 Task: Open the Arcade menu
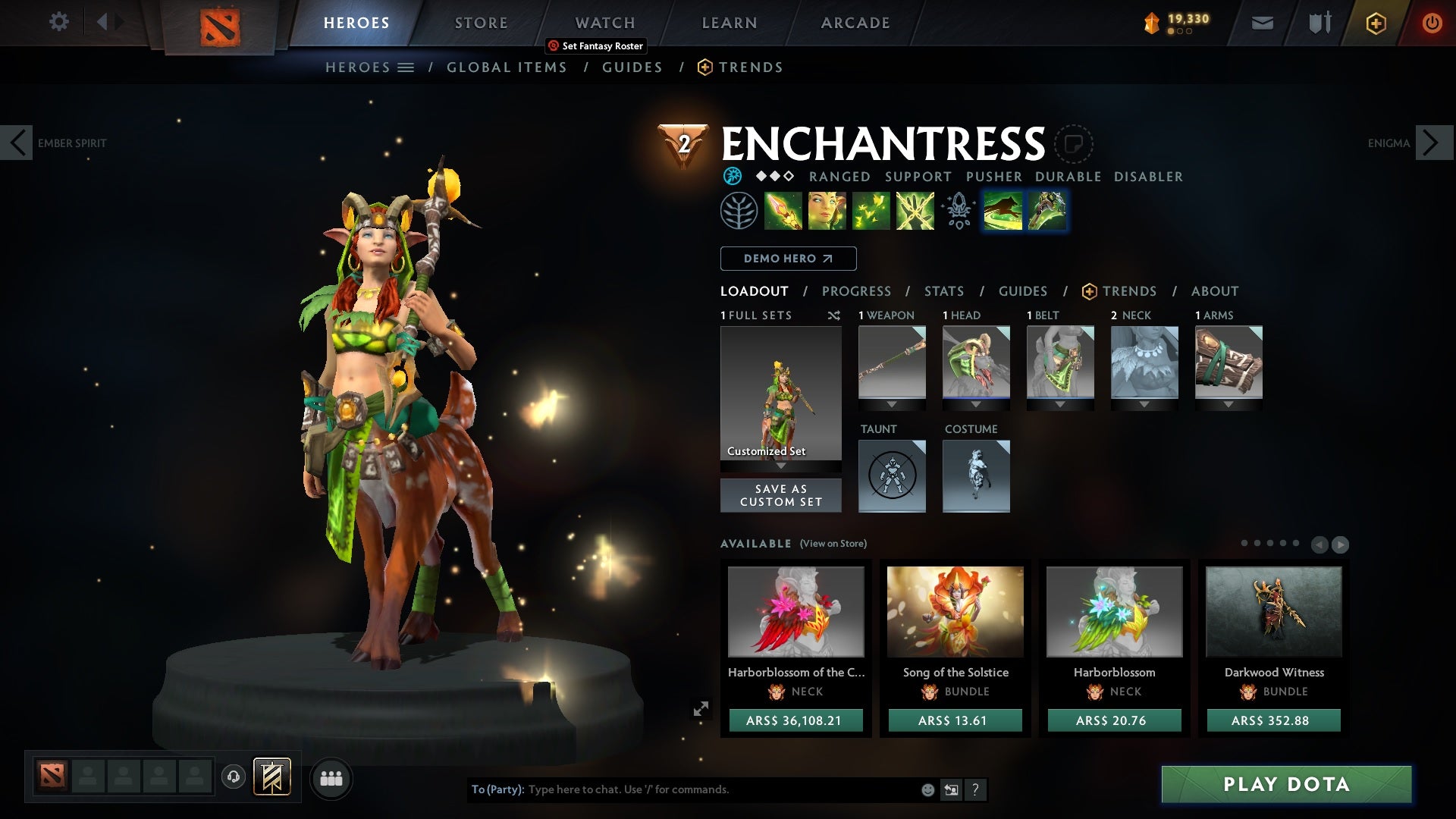tap(855, 22)
